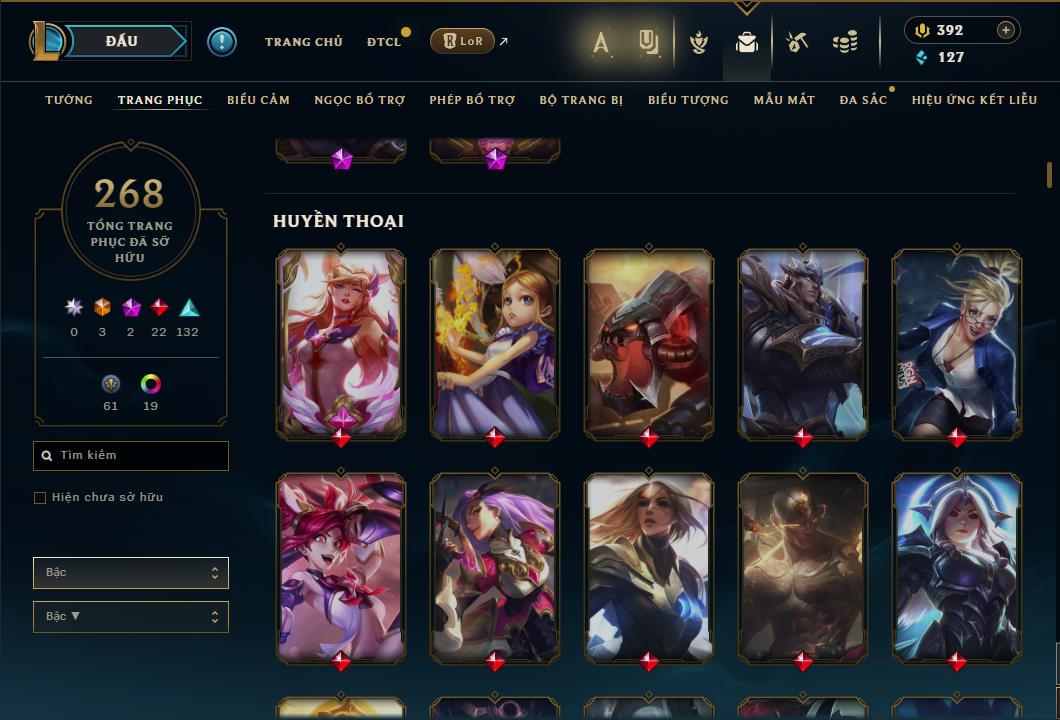Select the PHÉP BỔ TRỢ tab

click(x=472, y=100)
